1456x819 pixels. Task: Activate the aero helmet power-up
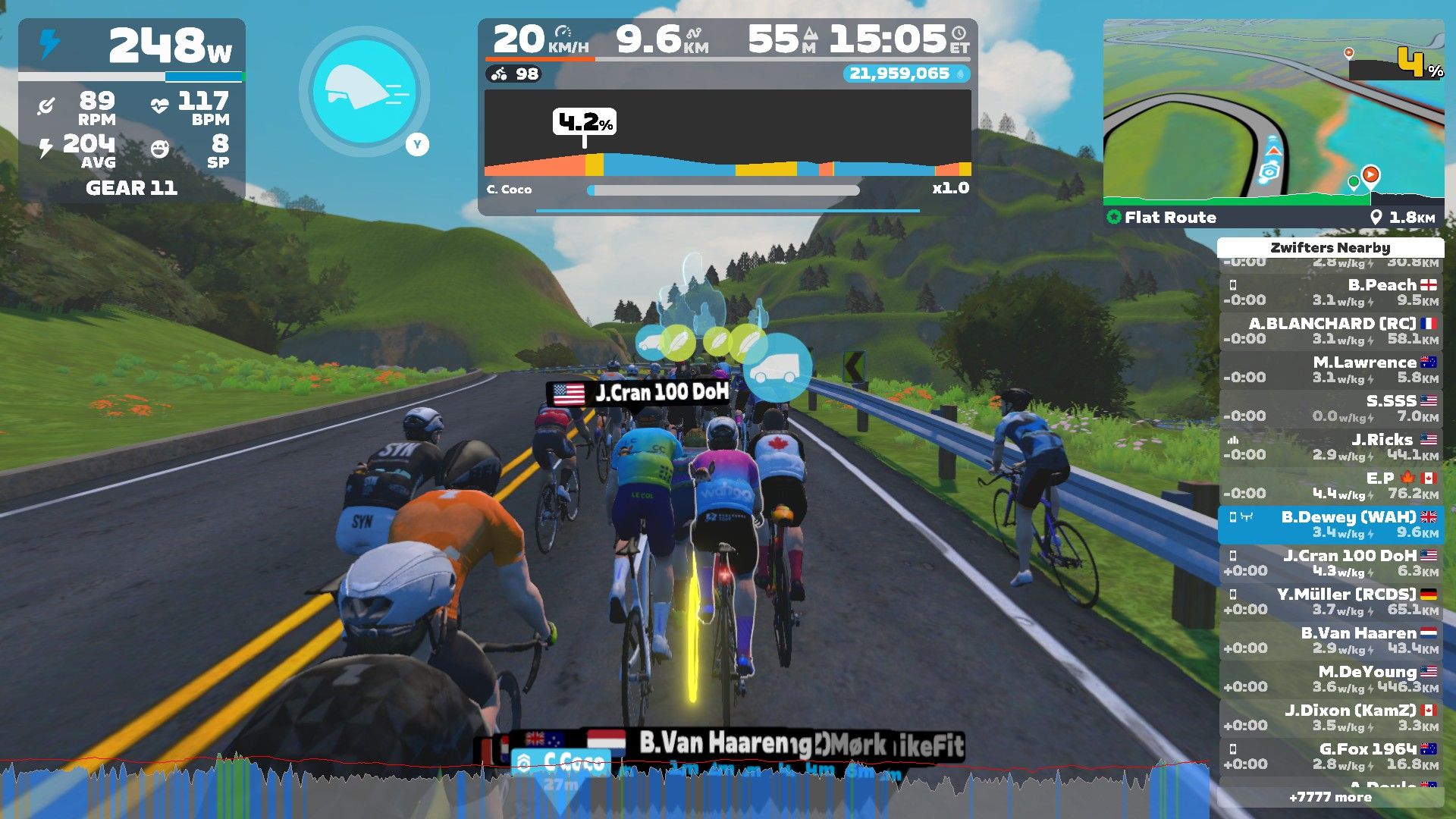364,92
